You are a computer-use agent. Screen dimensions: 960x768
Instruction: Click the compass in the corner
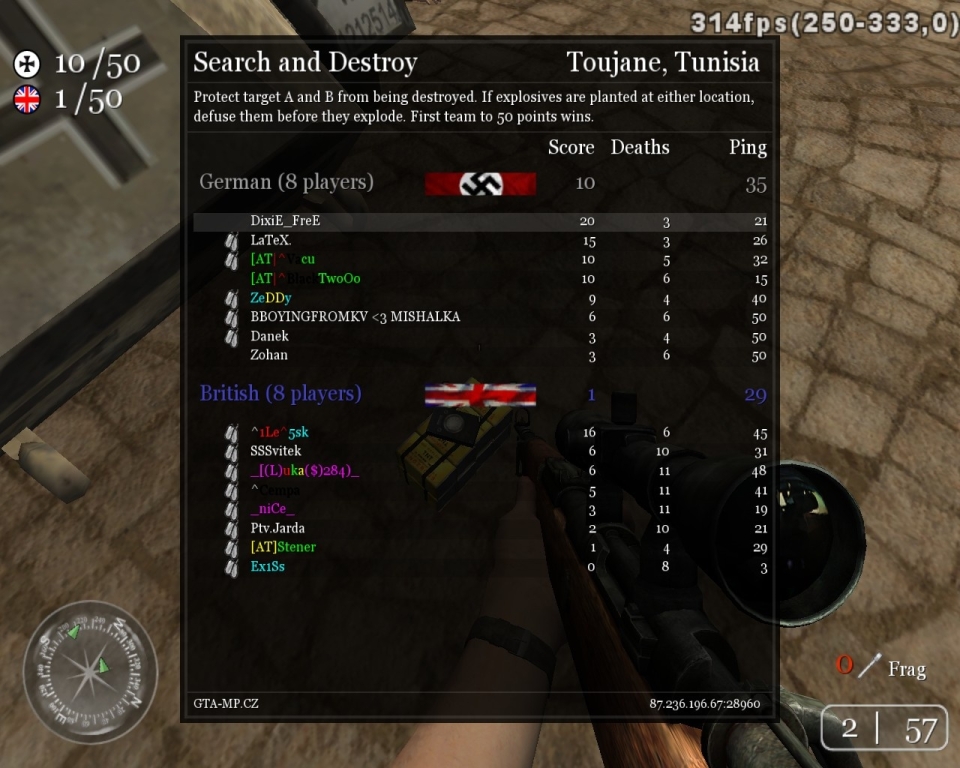(90, 665)
